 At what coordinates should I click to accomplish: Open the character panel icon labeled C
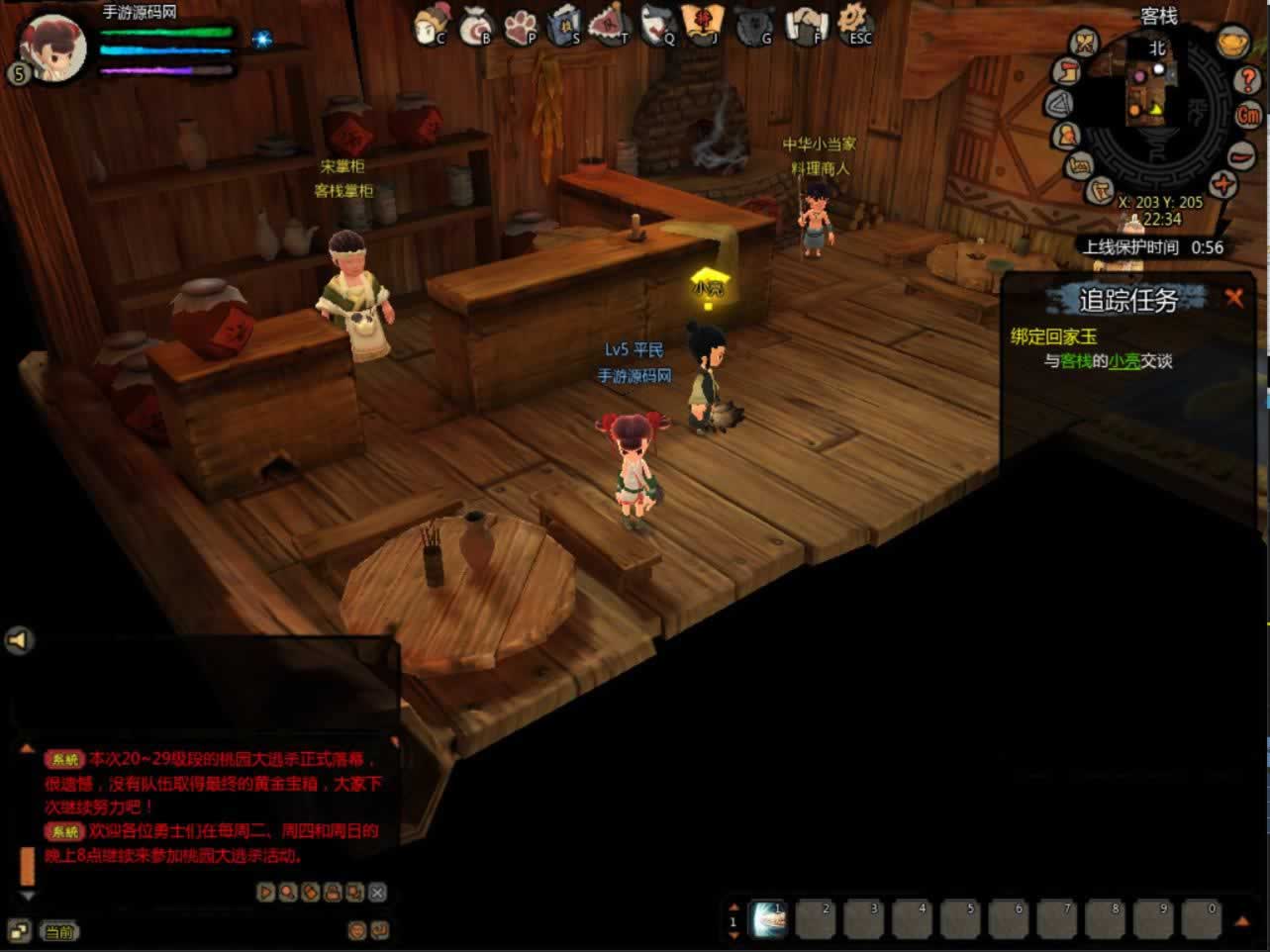(431, 25)
